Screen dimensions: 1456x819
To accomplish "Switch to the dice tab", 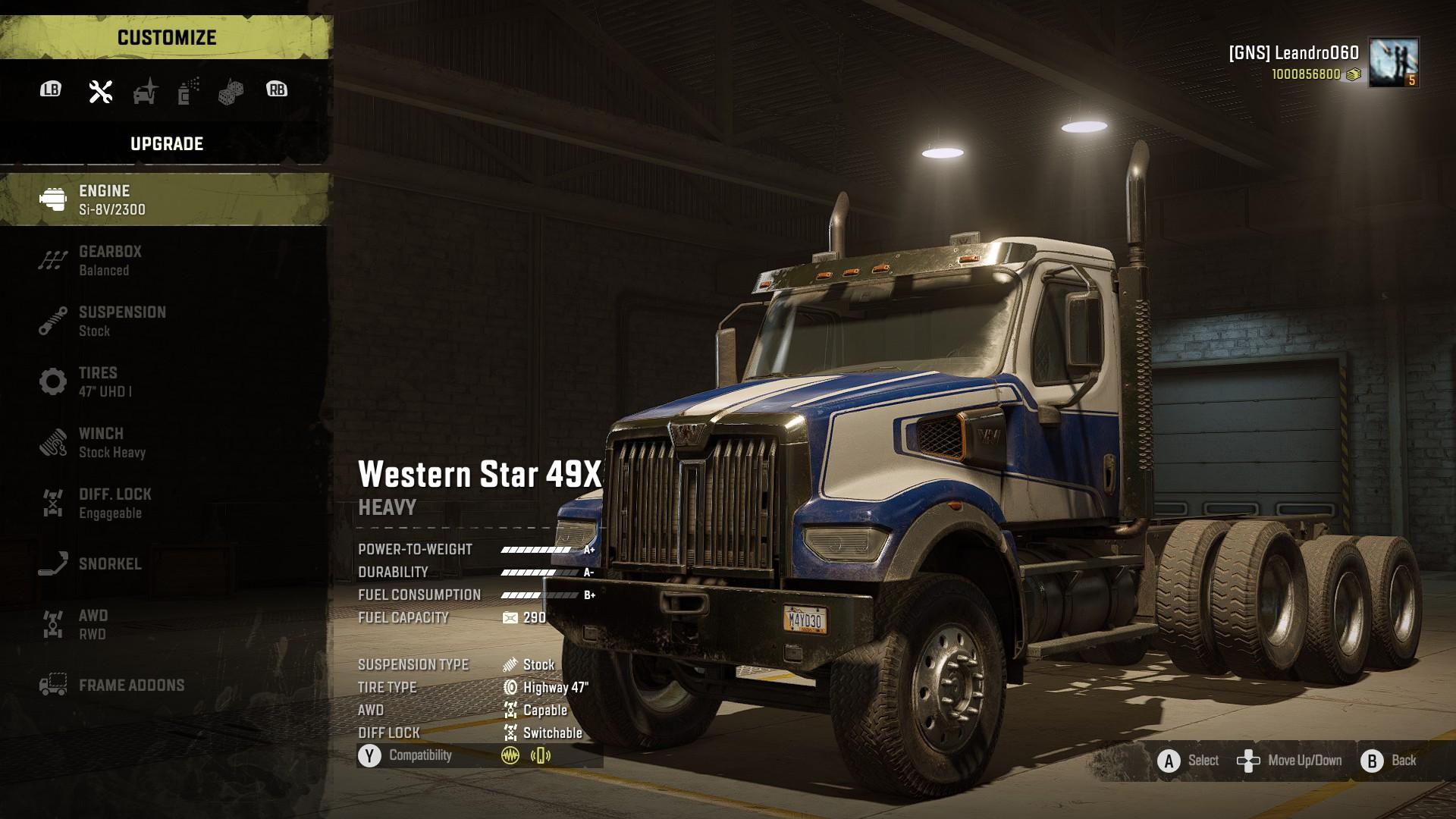I will click(x=231, y=92).
